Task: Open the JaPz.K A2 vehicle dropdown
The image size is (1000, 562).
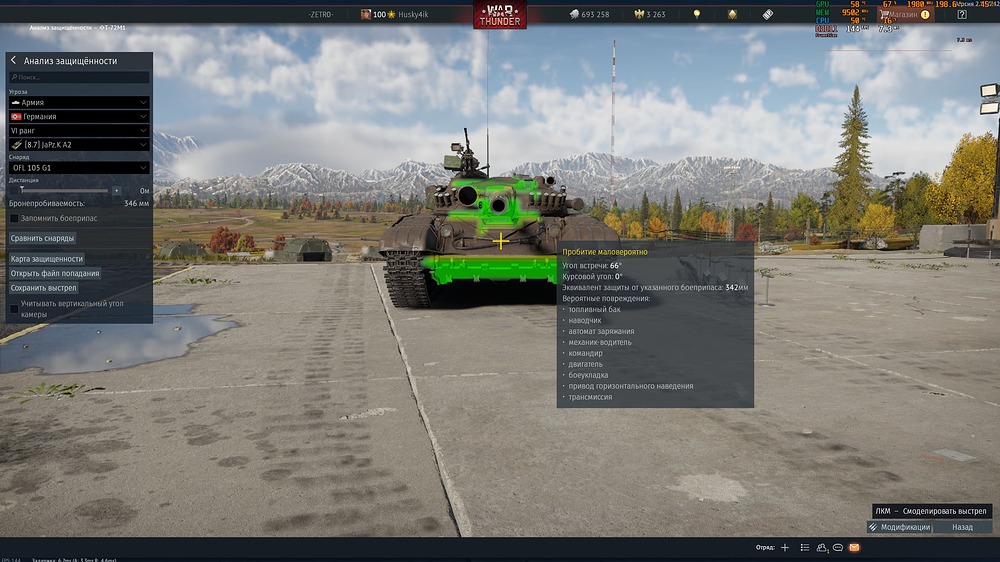Action: [x=79, y=144]
